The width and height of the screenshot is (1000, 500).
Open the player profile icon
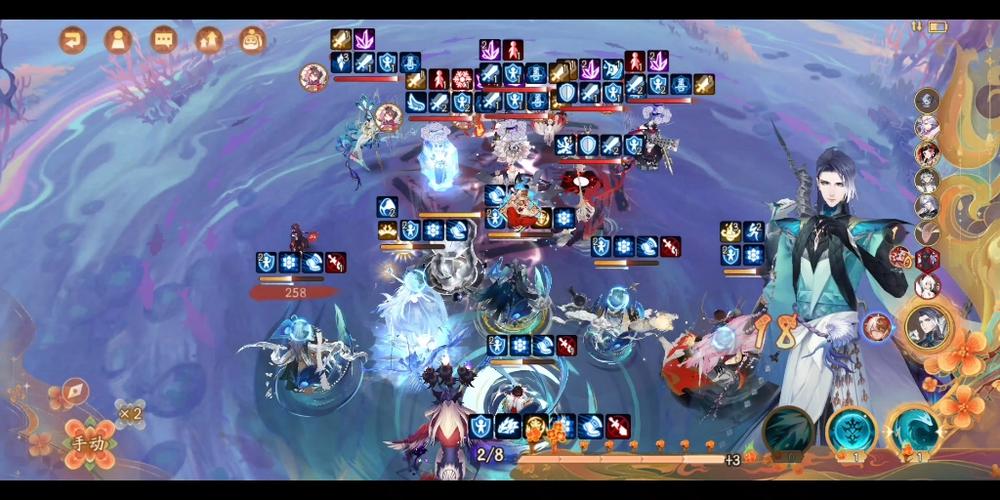118,40
